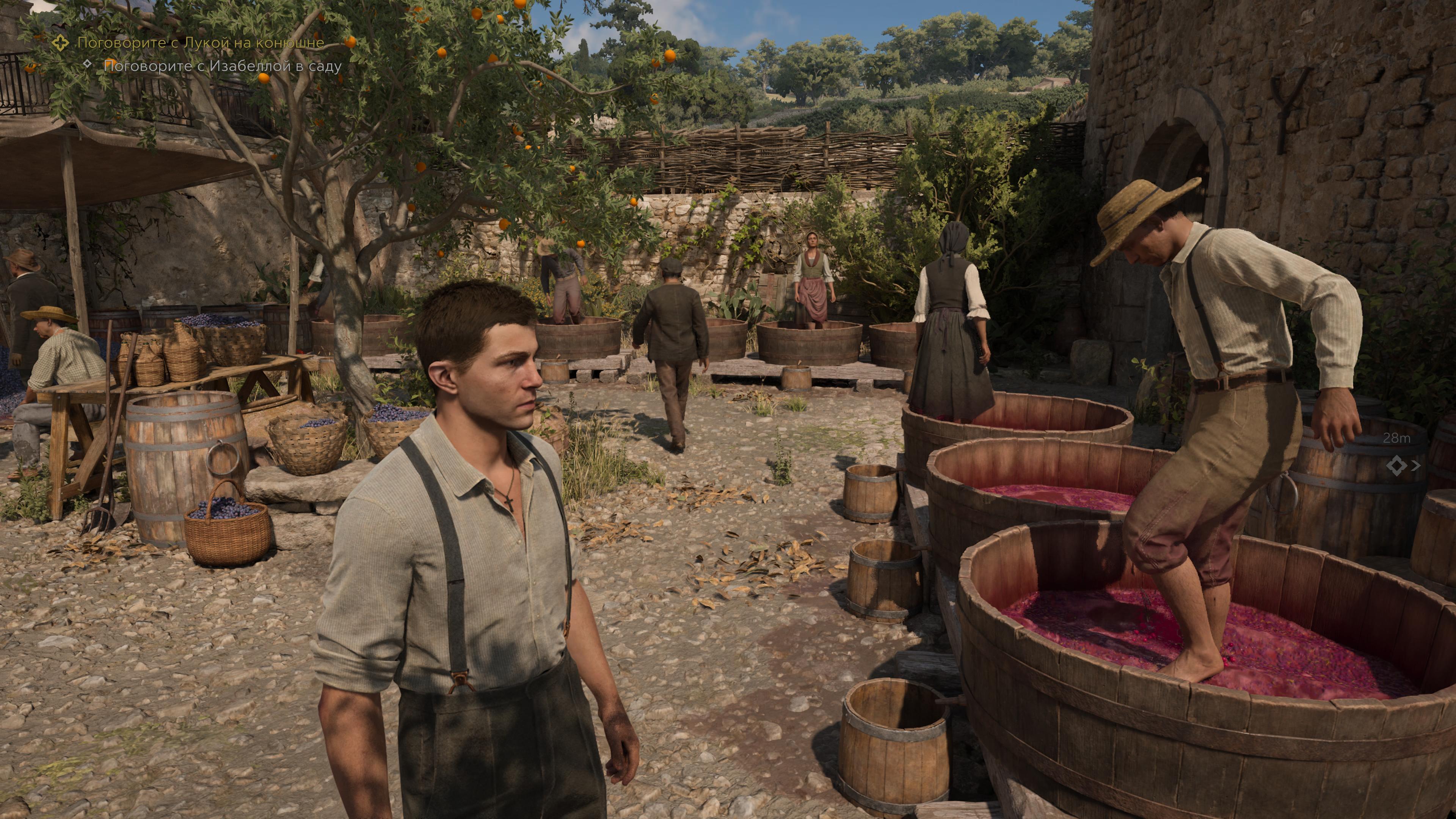Screen dimensions: 1456x819
Task: Click the 28m objective waypoint marker
Action: coord(1397,466)
